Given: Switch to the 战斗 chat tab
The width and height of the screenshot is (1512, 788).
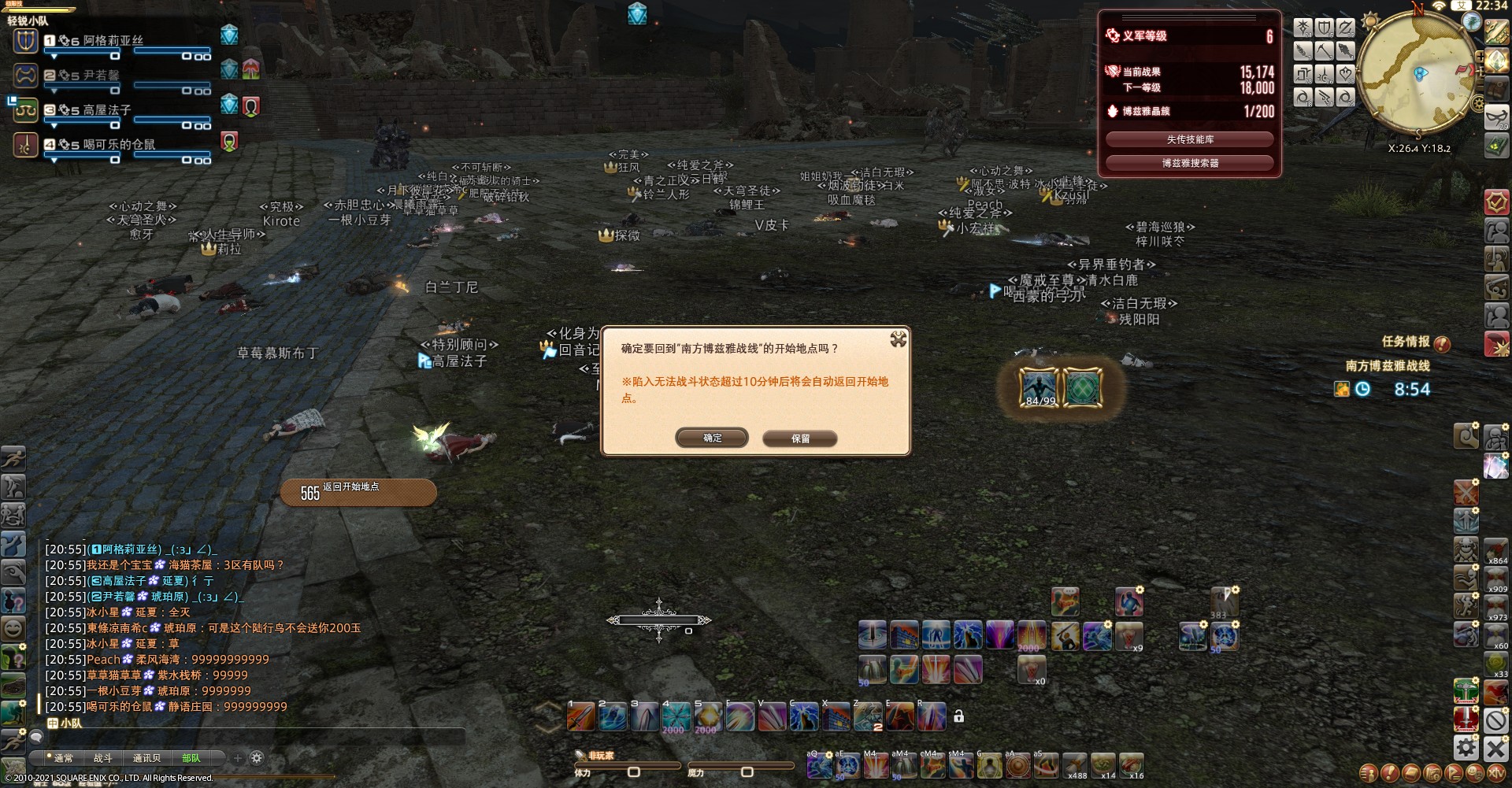Looking at the screenshot, I should pos(103,758).
